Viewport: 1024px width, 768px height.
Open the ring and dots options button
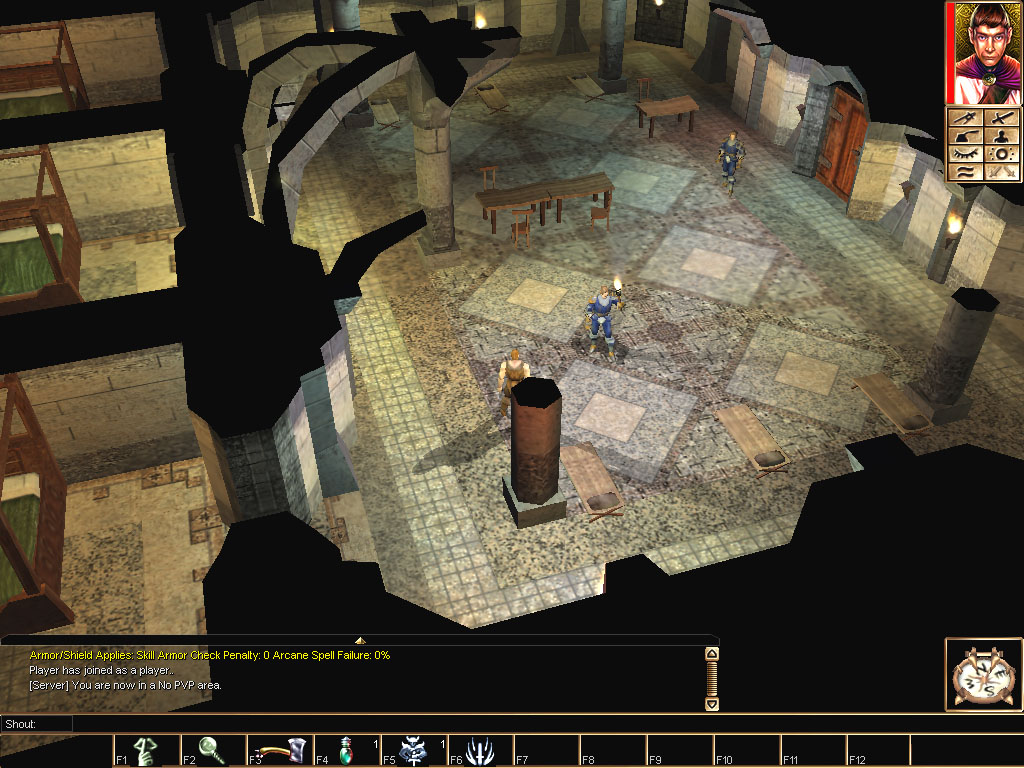coord(1001,154)
